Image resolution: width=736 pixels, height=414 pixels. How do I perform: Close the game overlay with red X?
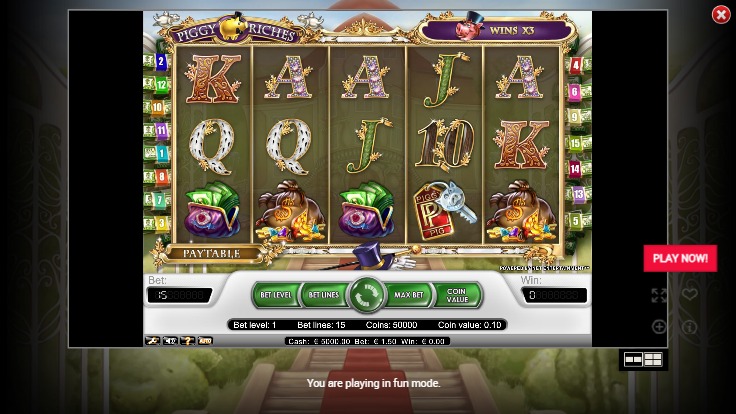(720, 15)
